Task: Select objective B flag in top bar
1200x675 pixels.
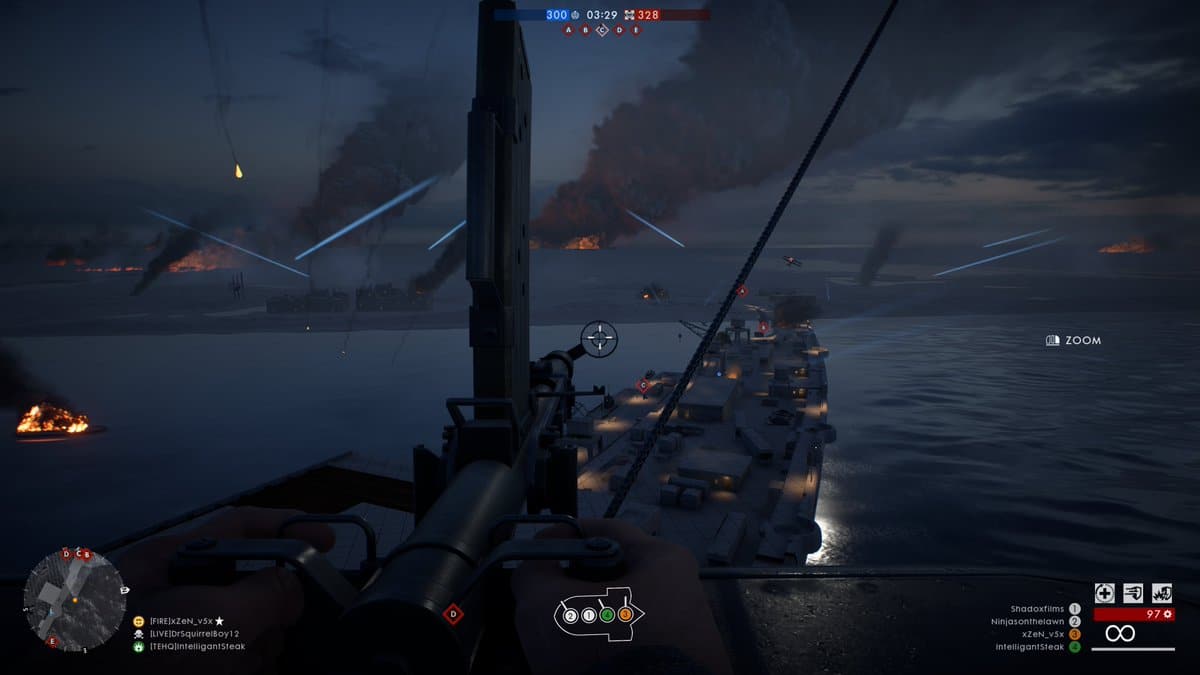Action: (x=586, y=30)
